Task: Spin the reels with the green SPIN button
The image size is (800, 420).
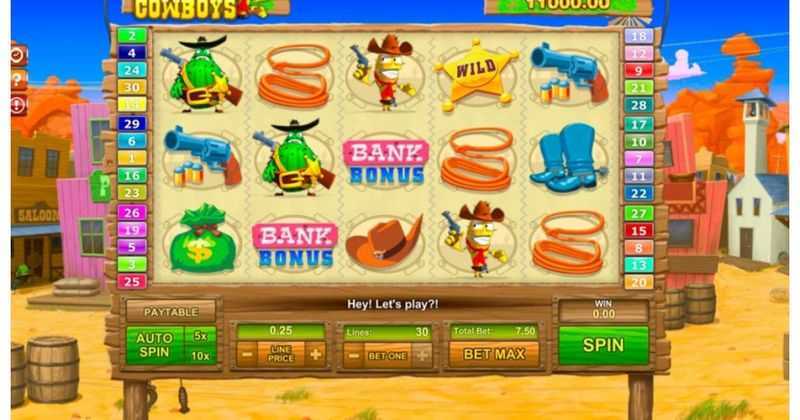Action: tap(603, 346)
